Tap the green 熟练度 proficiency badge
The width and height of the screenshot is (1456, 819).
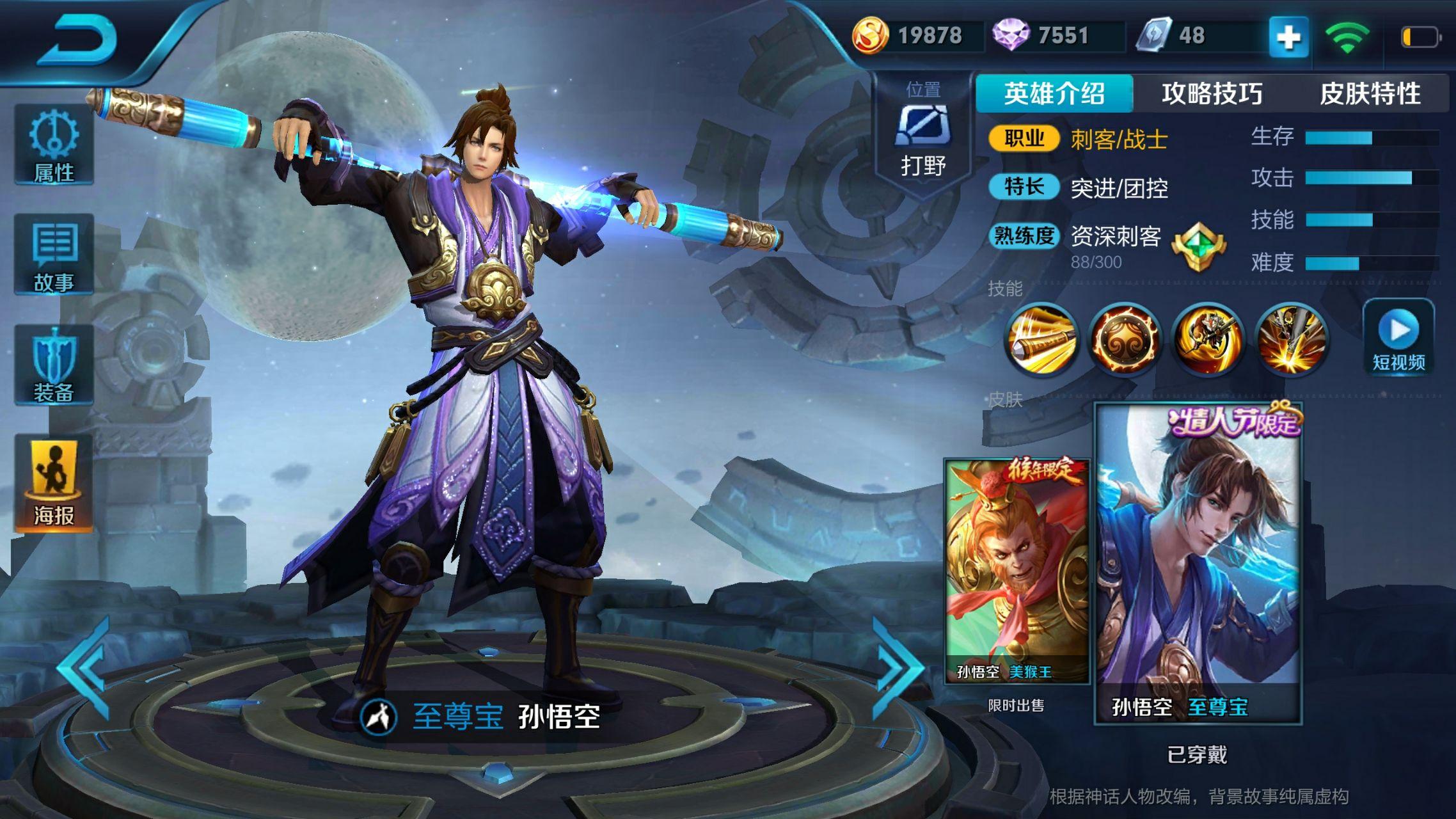tap(1198, 246)
